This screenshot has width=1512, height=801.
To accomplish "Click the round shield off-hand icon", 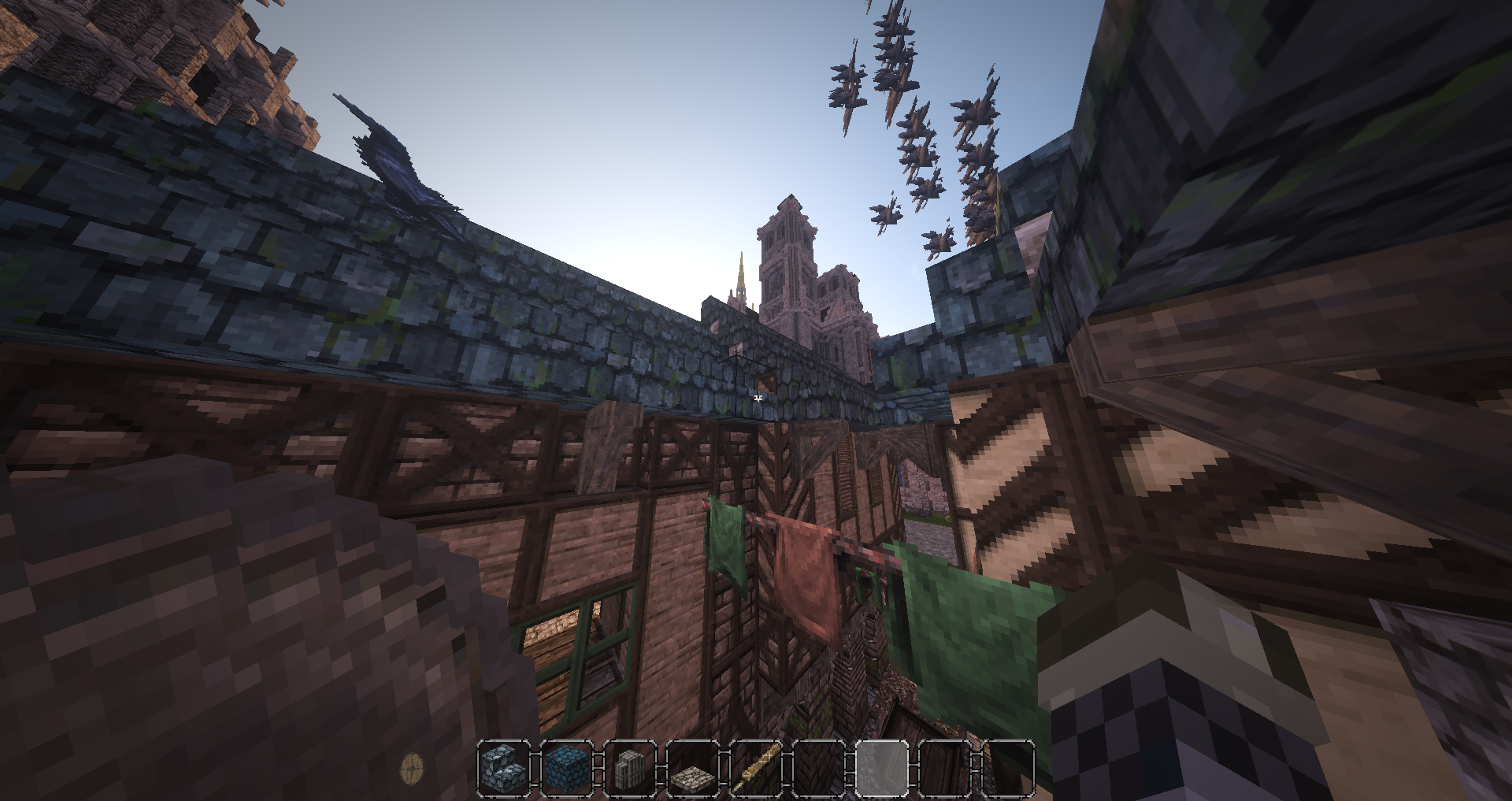I will (413, 767).
